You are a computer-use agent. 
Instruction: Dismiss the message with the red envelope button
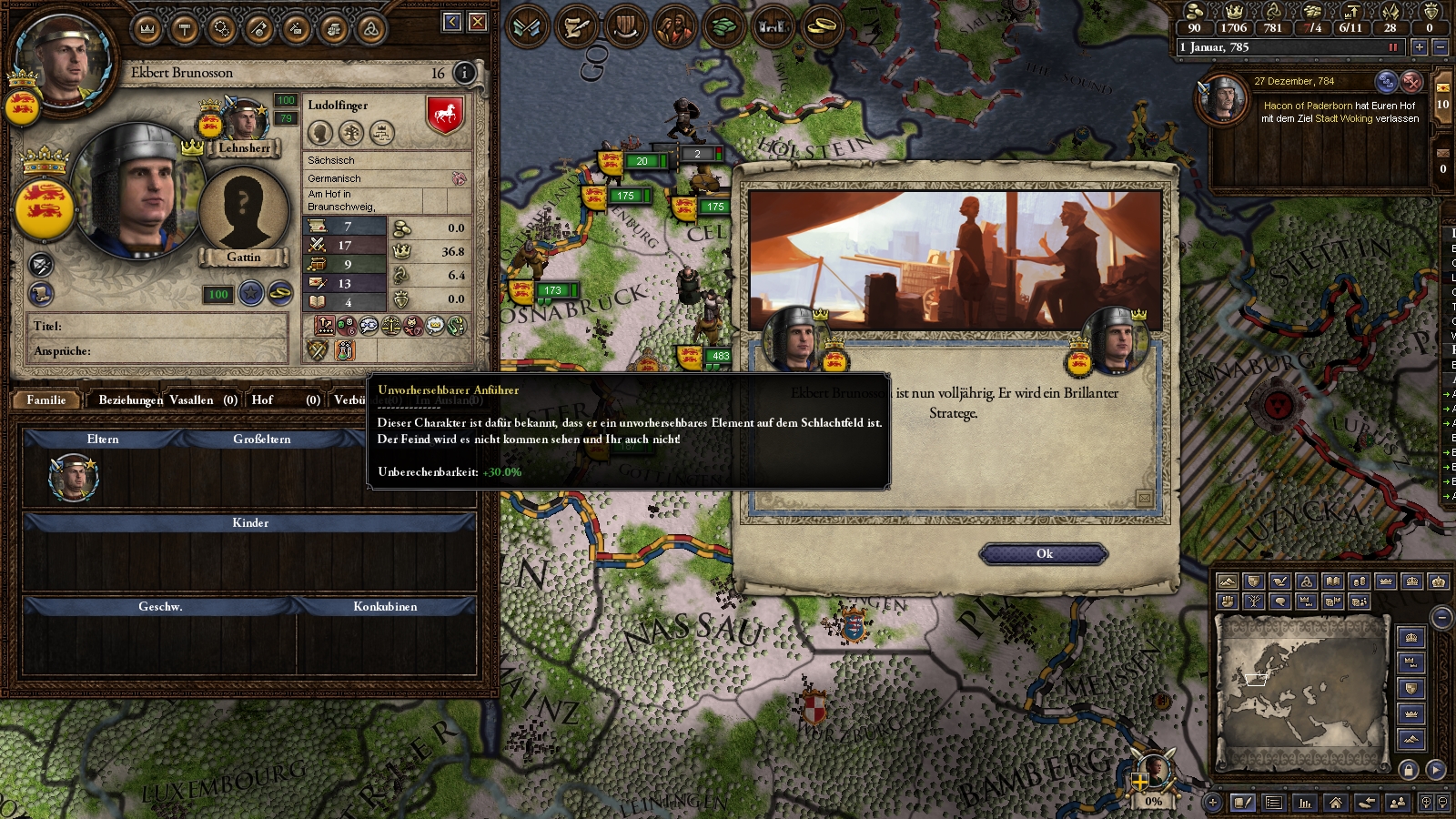point(1411,82)
